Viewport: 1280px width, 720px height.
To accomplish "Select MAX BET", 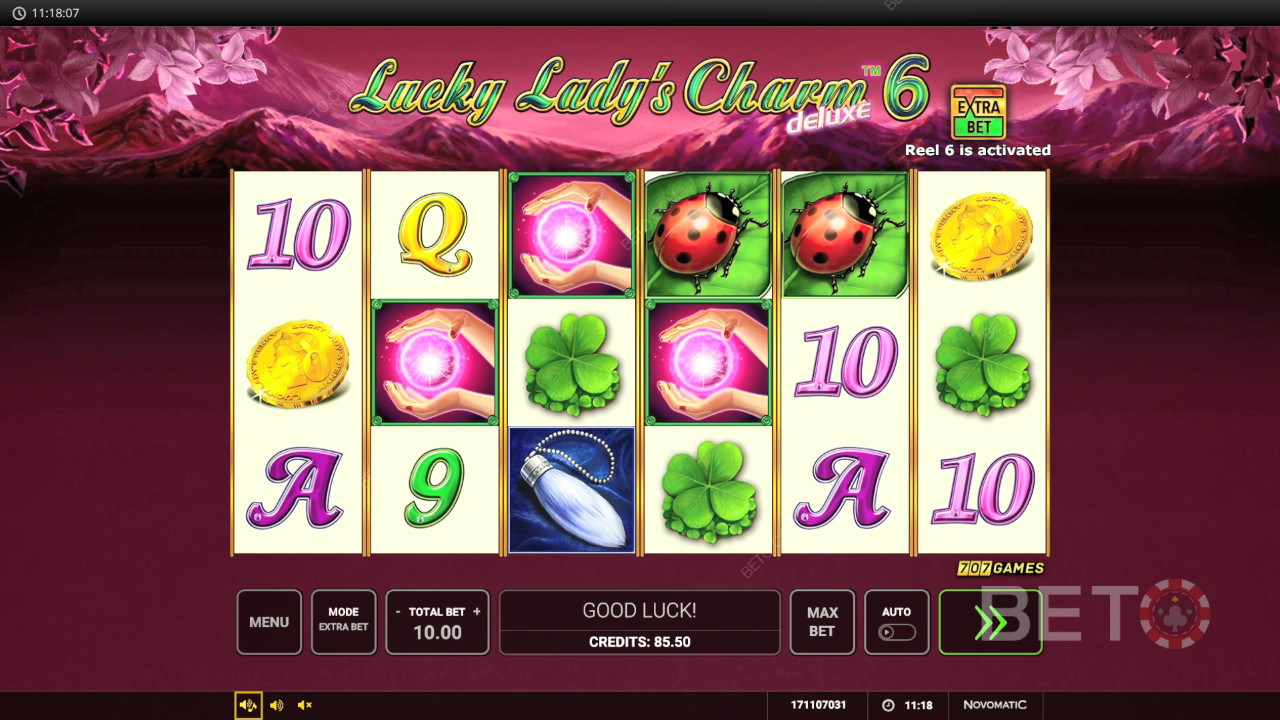I will pos(822,622).
